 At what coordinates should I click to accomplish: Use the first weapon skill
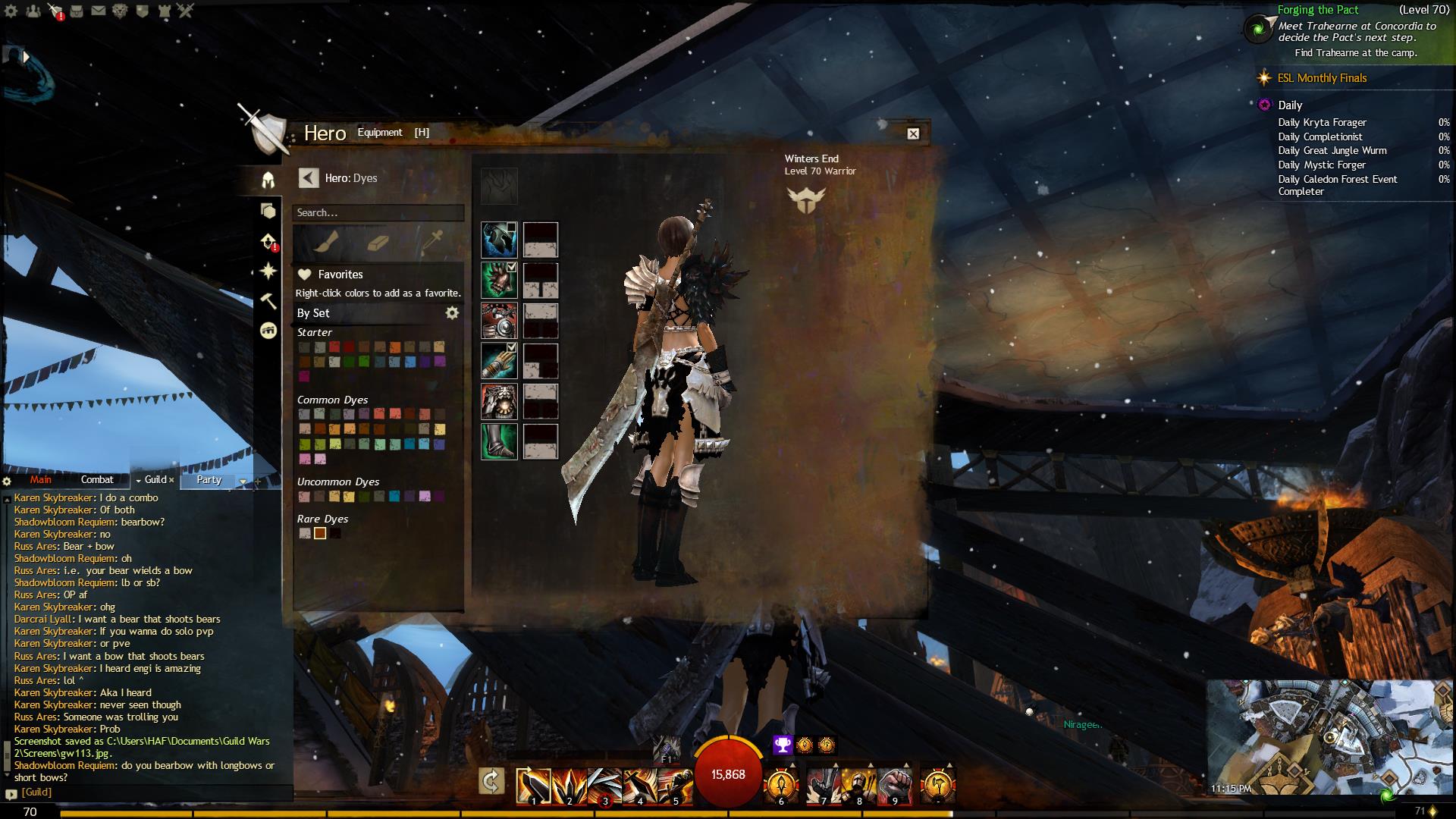[x=533, y=786]
